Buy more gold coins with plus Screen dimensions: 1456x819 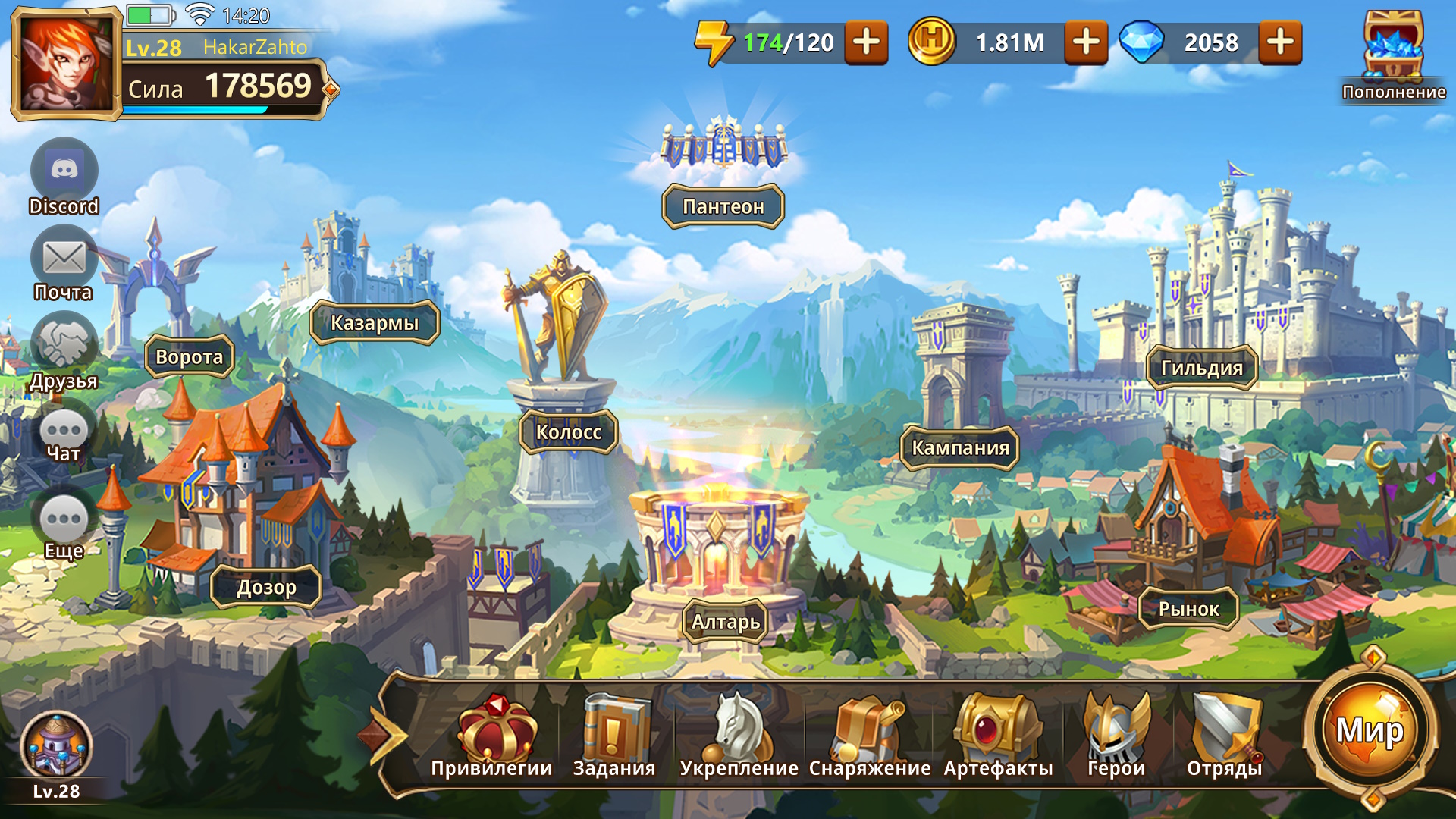(x=1086, y=42)
